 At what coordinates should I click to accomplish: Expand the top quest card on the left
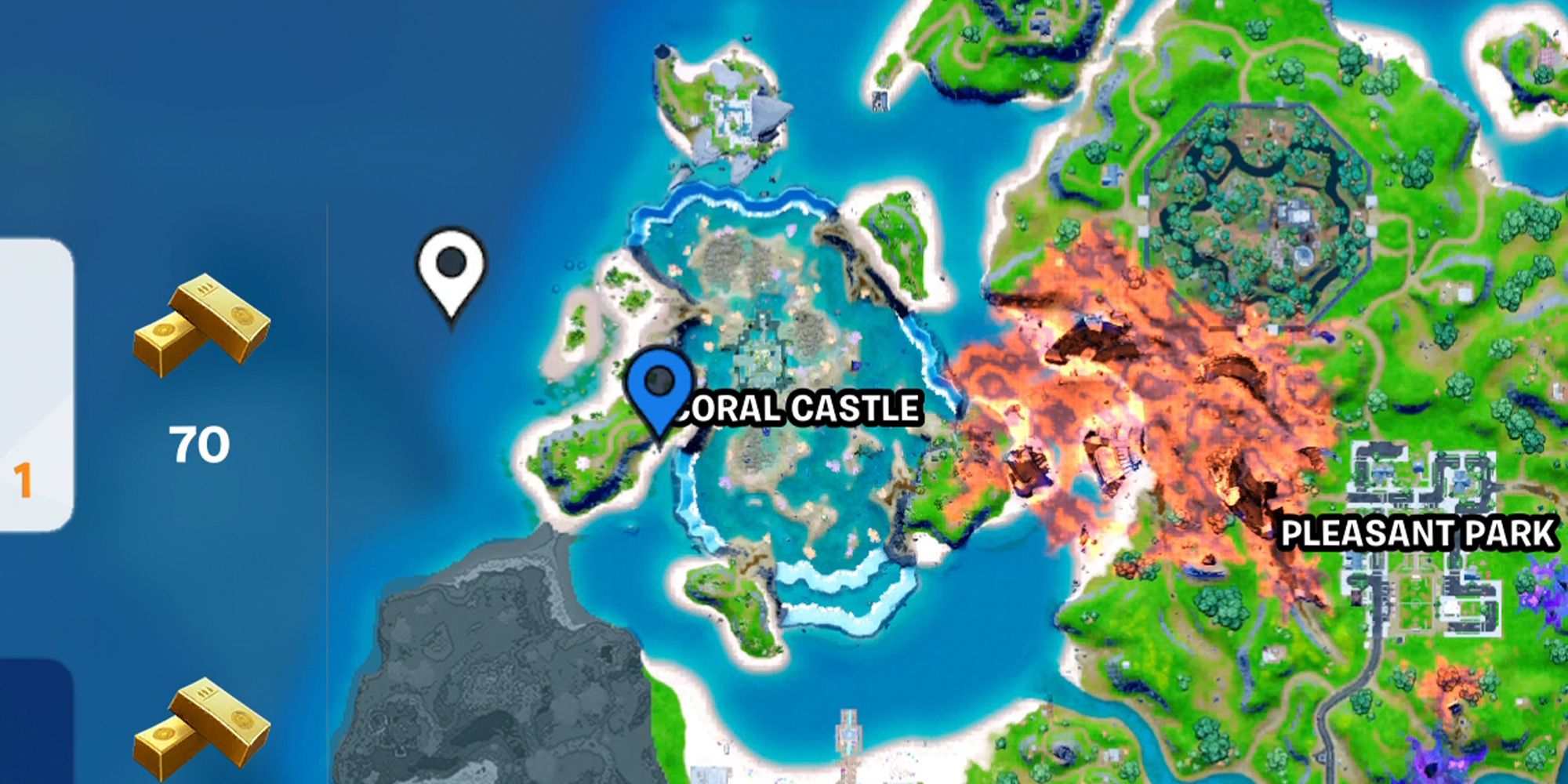pos(31,376)
